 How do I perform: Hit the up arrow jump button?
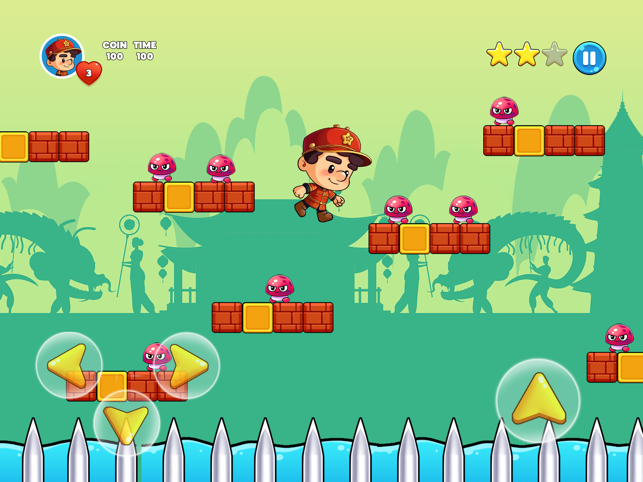pyautogui.click(x=538, y=400)
